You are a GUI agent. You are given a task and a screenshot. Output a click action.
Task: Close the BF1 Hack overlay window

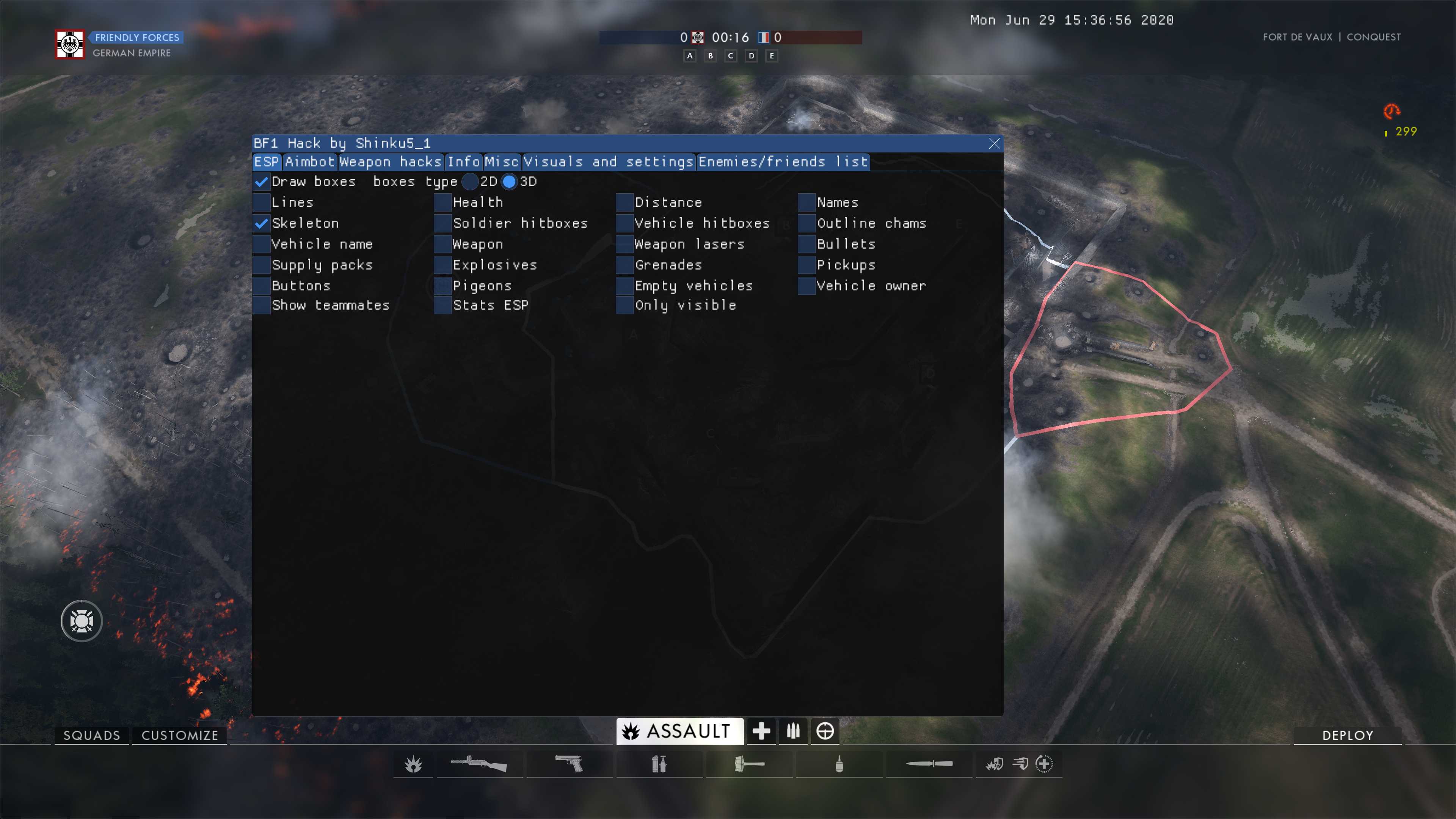coord(994,144)
